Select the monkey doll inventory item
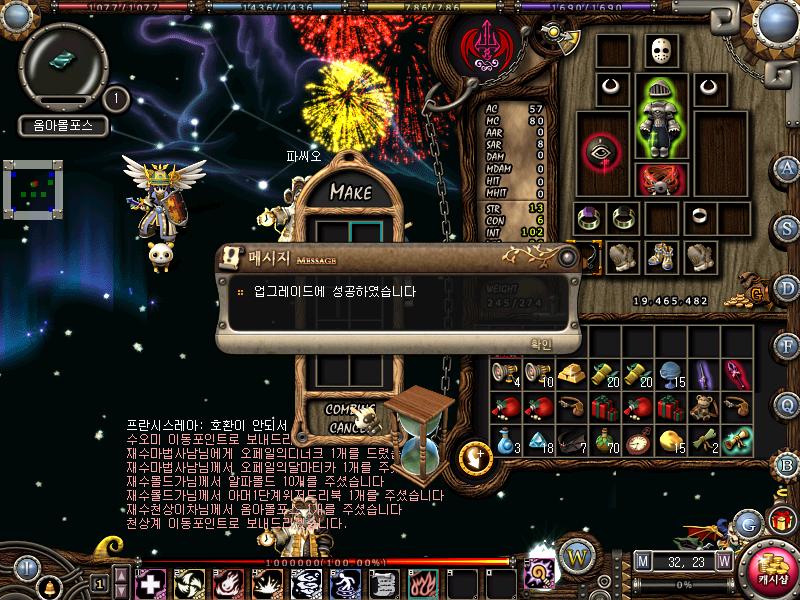 pyautogui.click(x=703, y=407)
